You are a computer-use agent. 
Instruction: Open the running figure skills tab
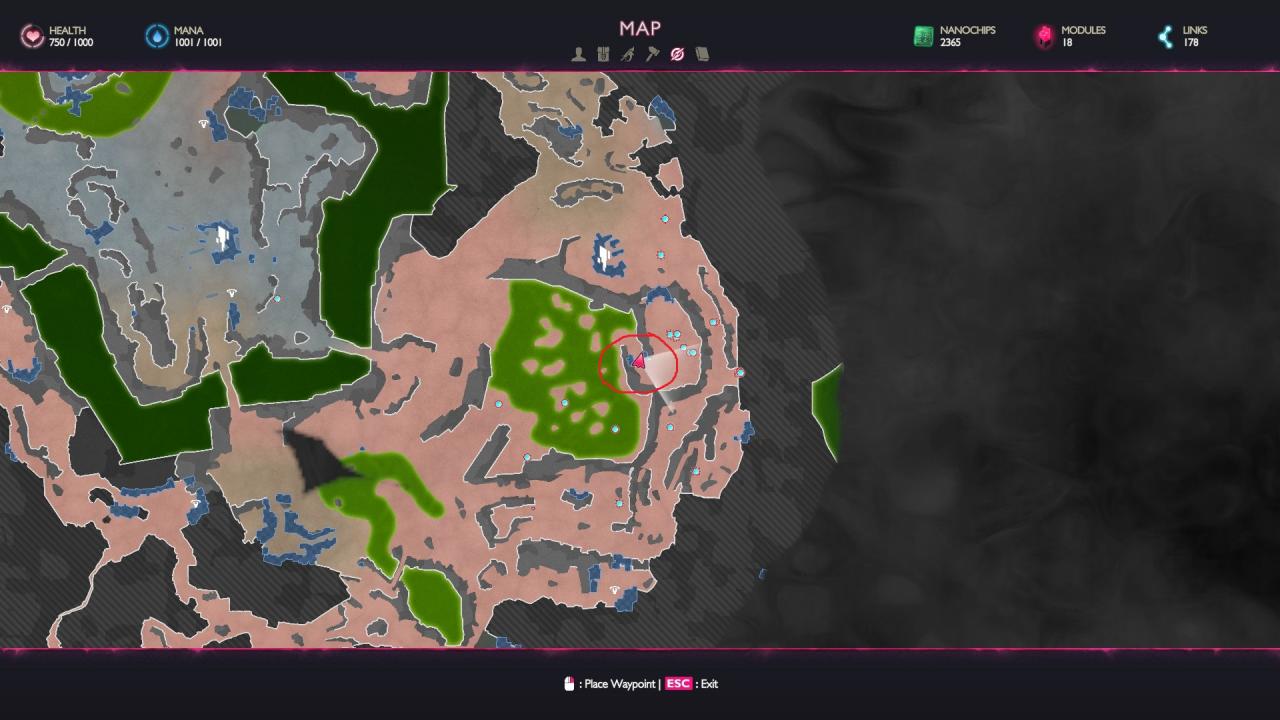[627, 54]
